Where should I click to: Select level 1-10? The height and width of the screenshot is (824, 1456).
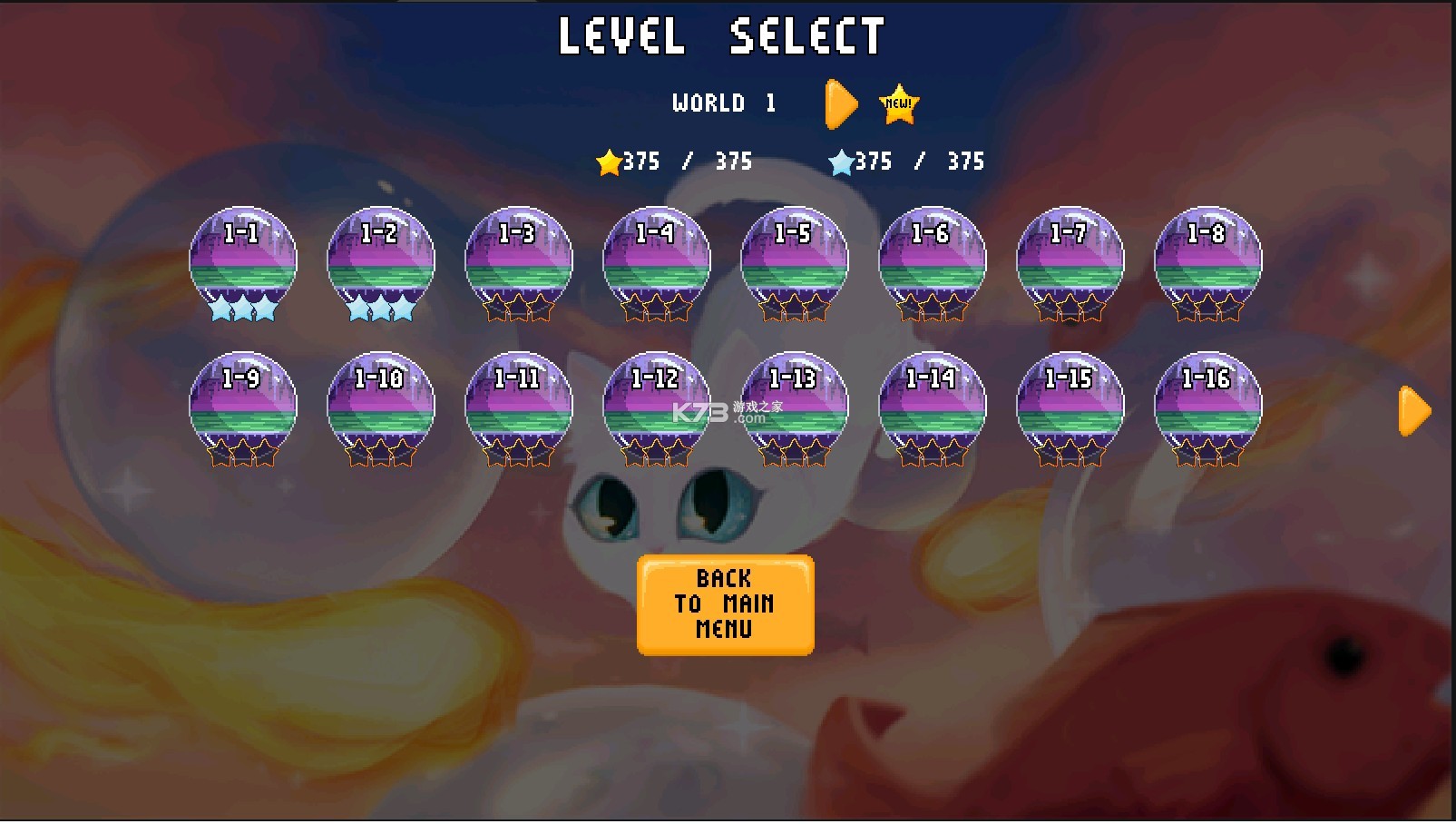pyautogui.click(x=381, y=406)
